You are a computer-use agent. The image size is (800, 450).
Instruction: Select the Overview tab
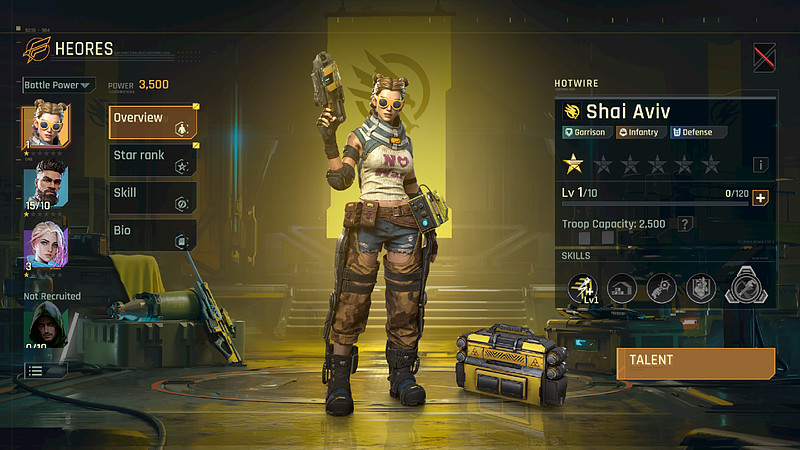(153, 122)
